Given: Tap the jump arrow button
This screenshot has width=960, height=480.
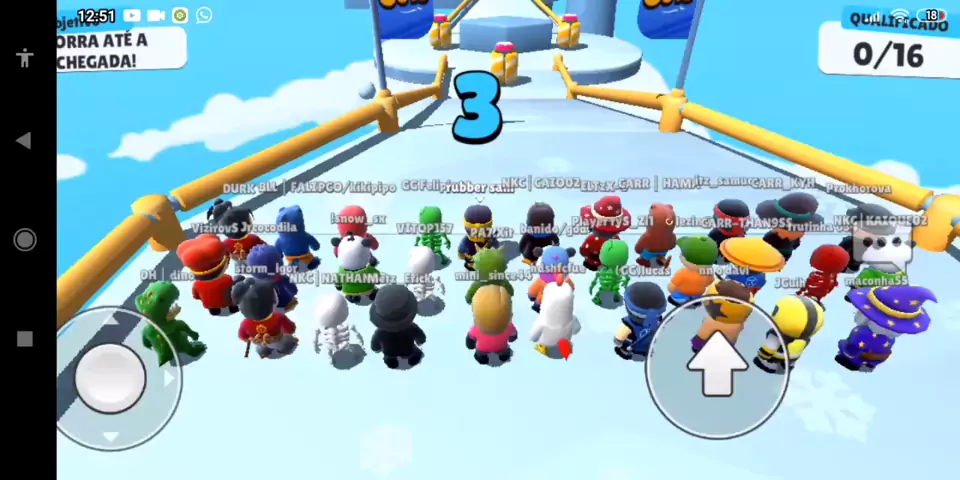Looking at the screenshot, I should coord(716,367).
